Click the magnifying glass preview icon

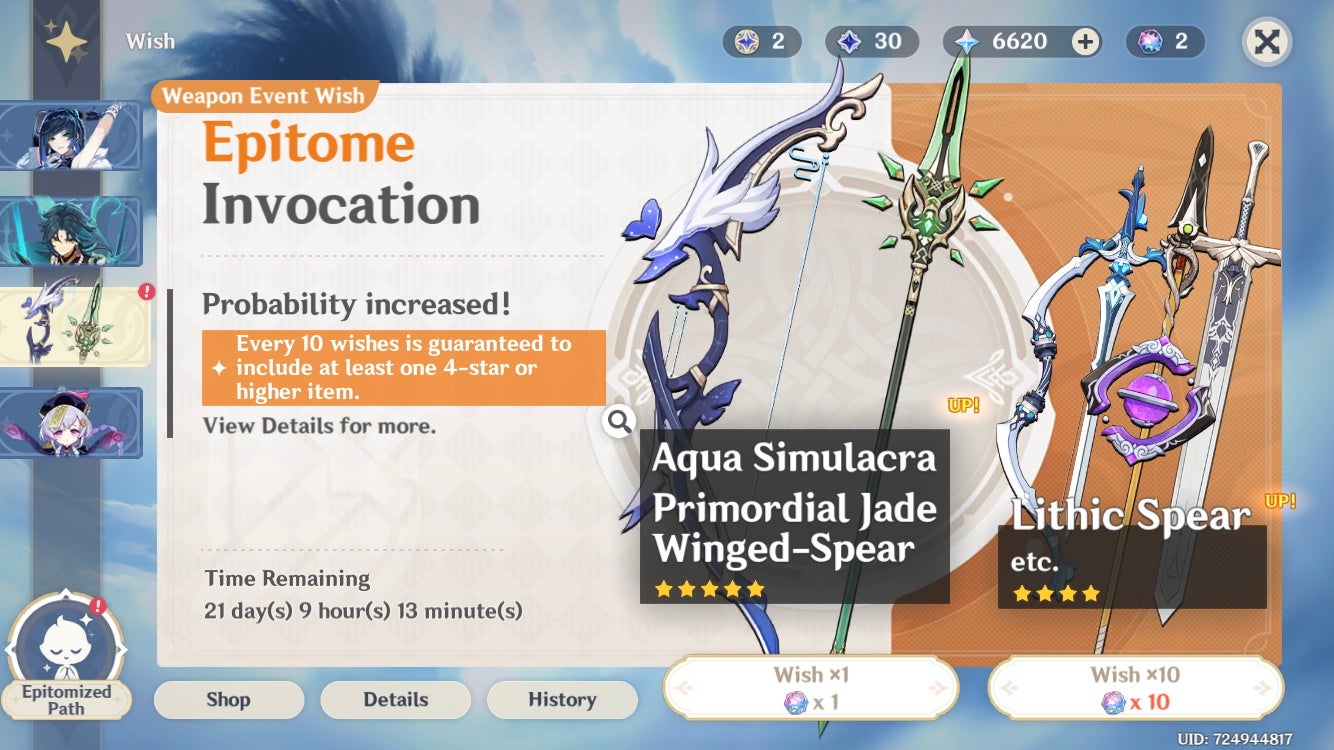click(x=619, y=422)
